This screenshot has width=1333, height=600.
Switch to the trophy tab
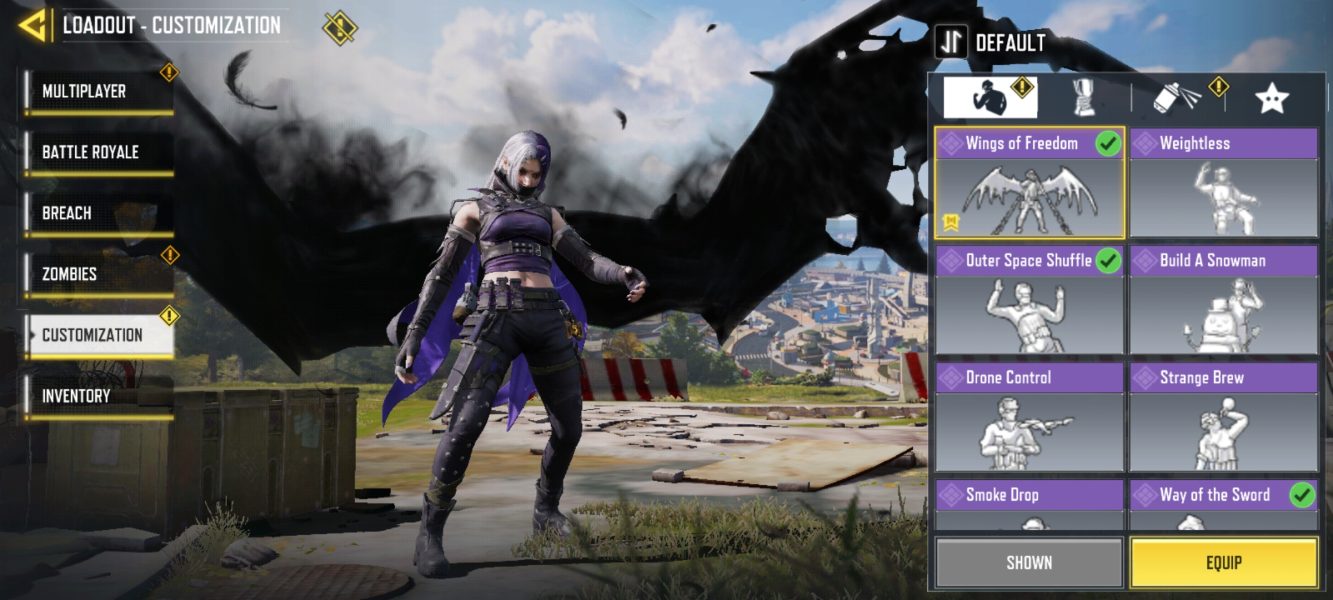click(1084, 97)
